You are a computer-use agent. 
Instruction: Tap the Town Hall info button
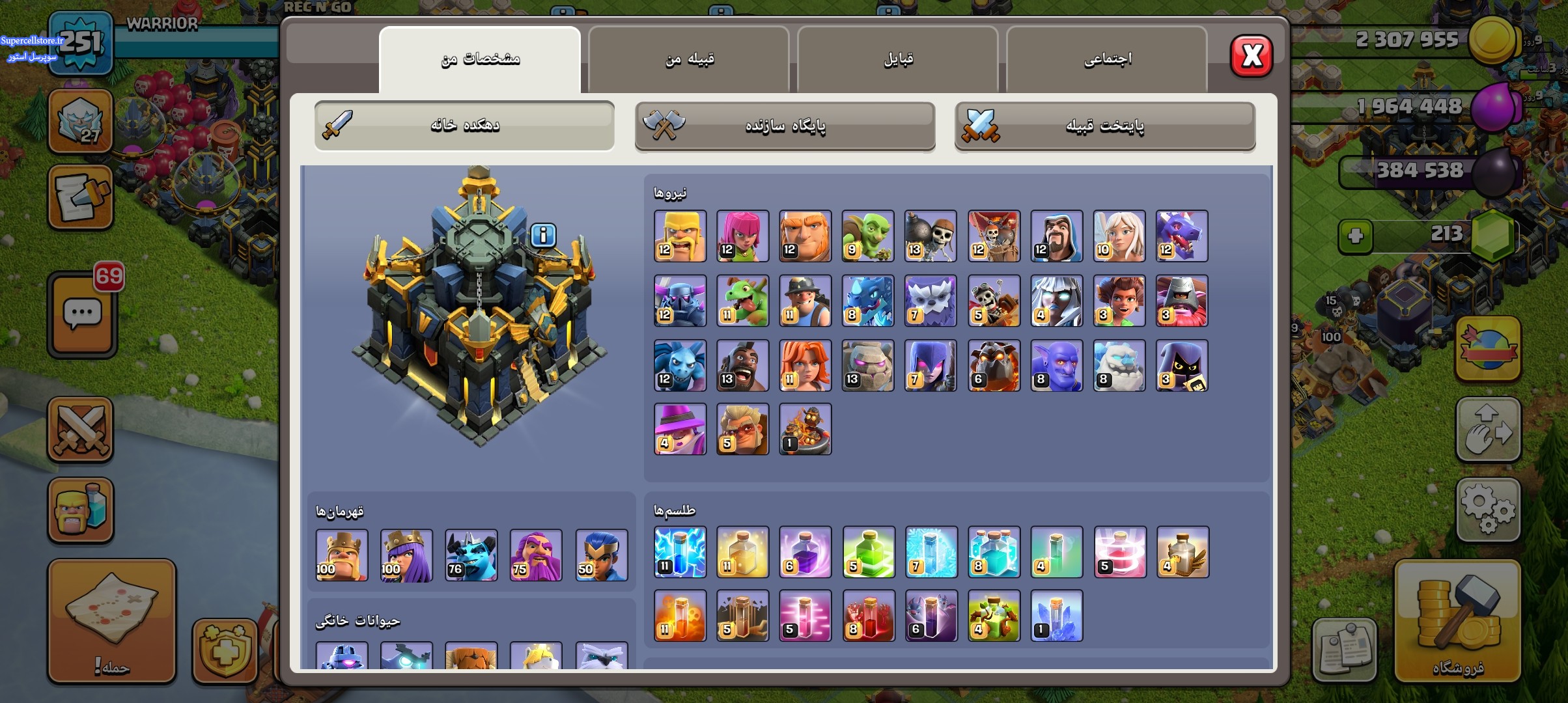pos(543,235)
